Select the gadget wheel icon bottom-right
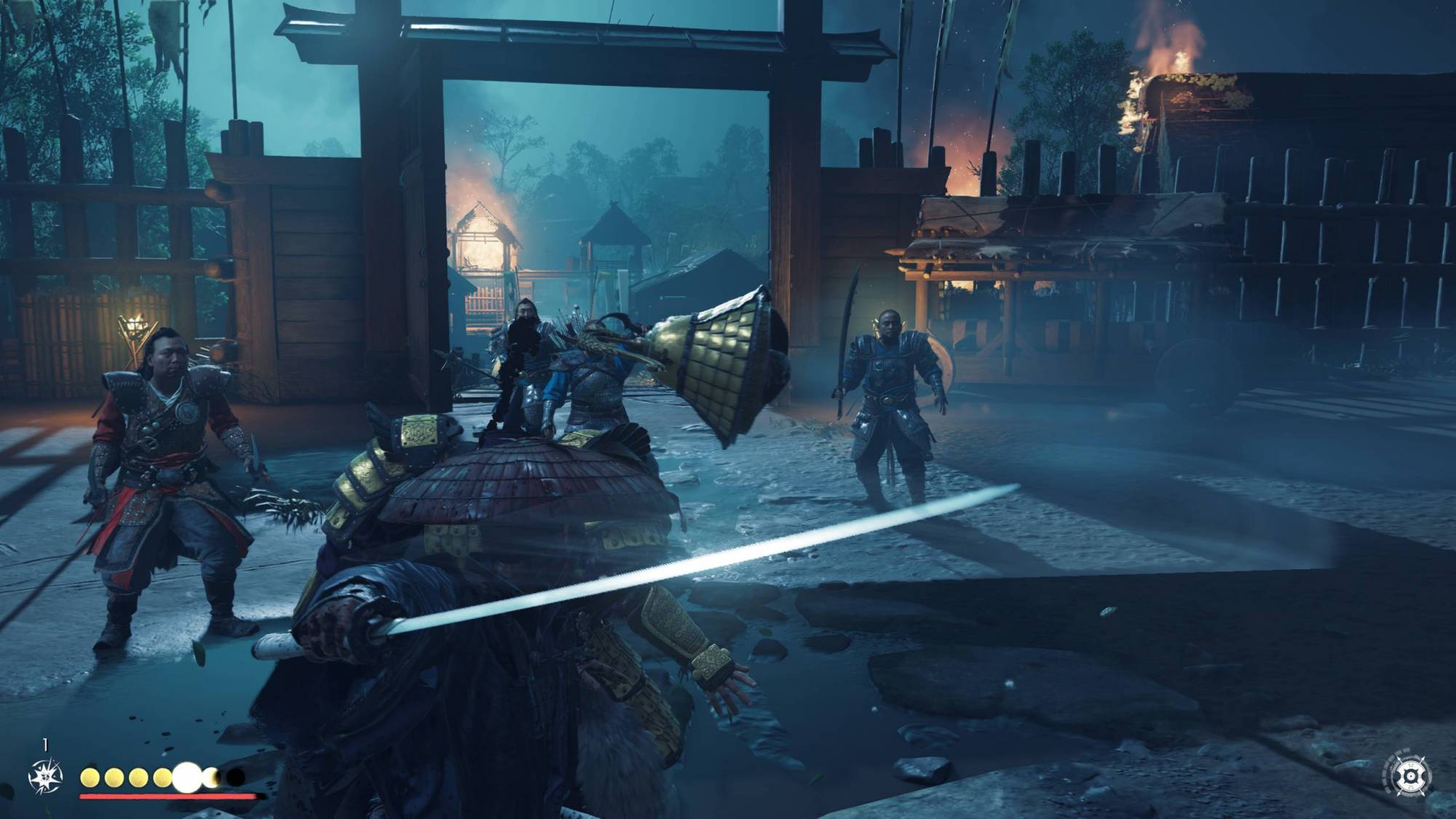The width and height of the screenshot is (1456, 819). [x=1412, y=776]
